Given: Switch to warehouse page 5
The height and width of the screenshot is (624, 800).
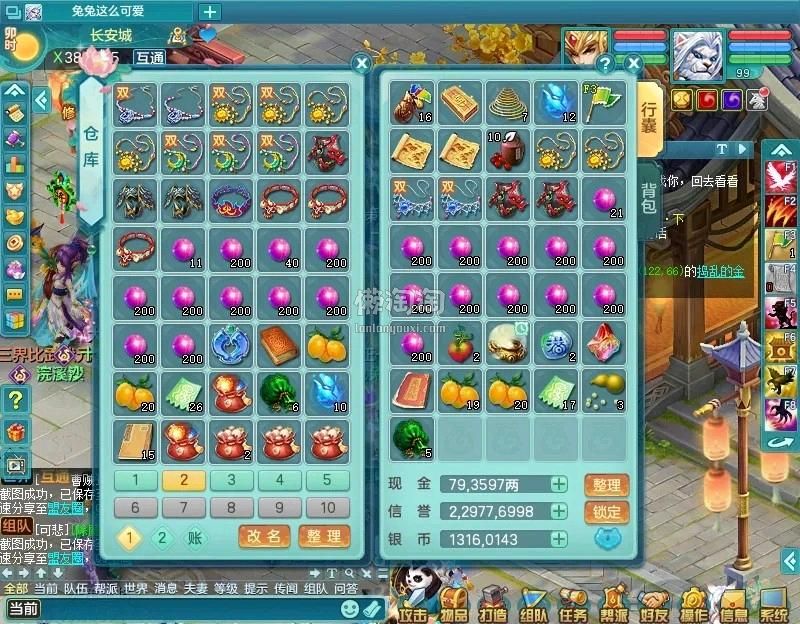Looking at the screenshot, I should pyautogui.click(x=326, y=480).
